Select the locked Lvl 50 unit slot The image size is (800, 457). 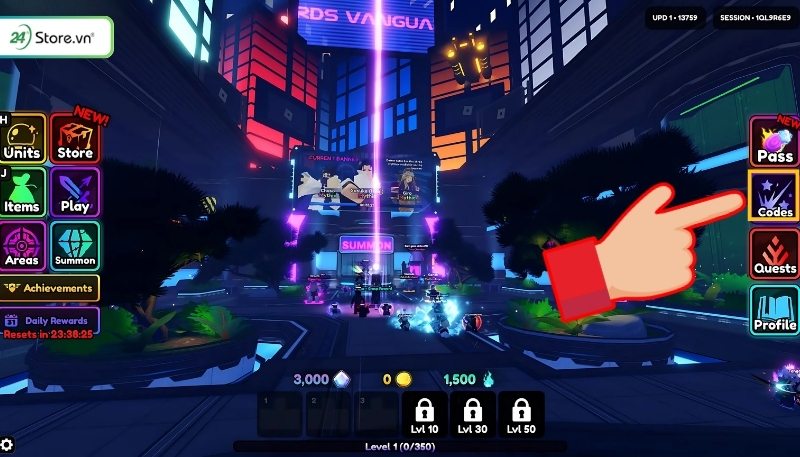521,414
